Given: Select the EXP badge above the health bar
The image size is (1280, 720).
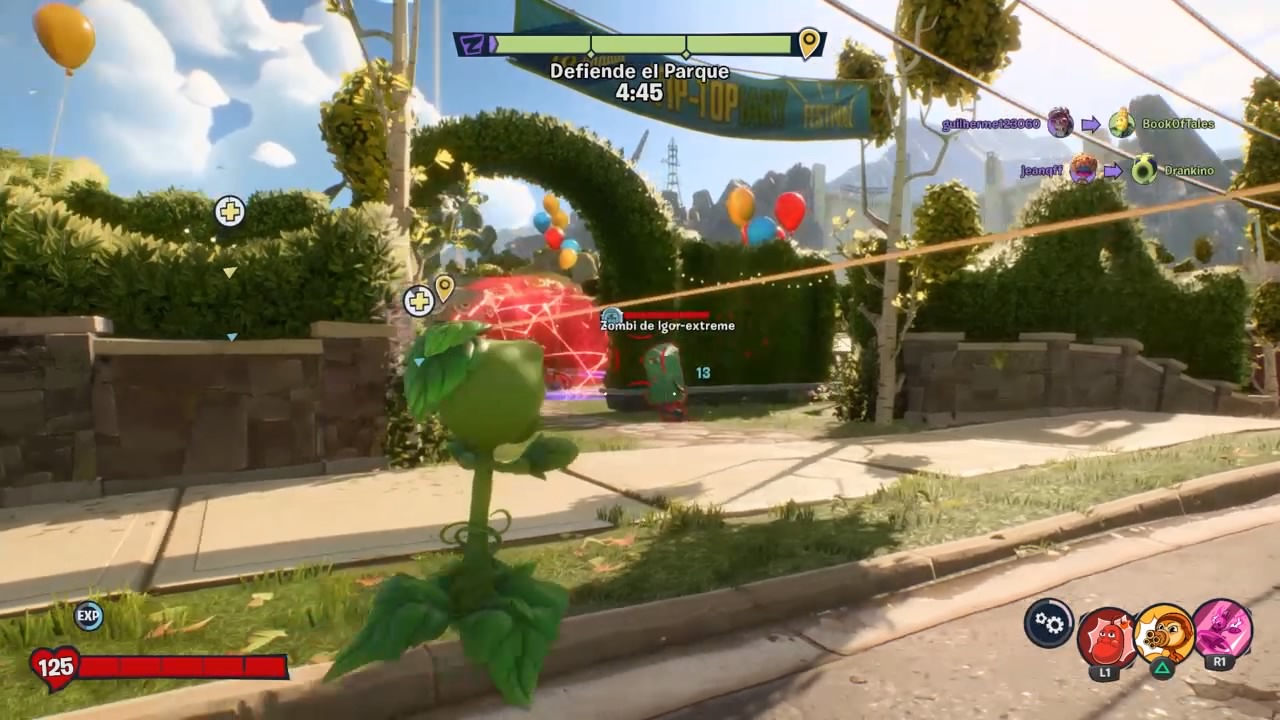Looking at the screenshot, I should tap(89, 616).
